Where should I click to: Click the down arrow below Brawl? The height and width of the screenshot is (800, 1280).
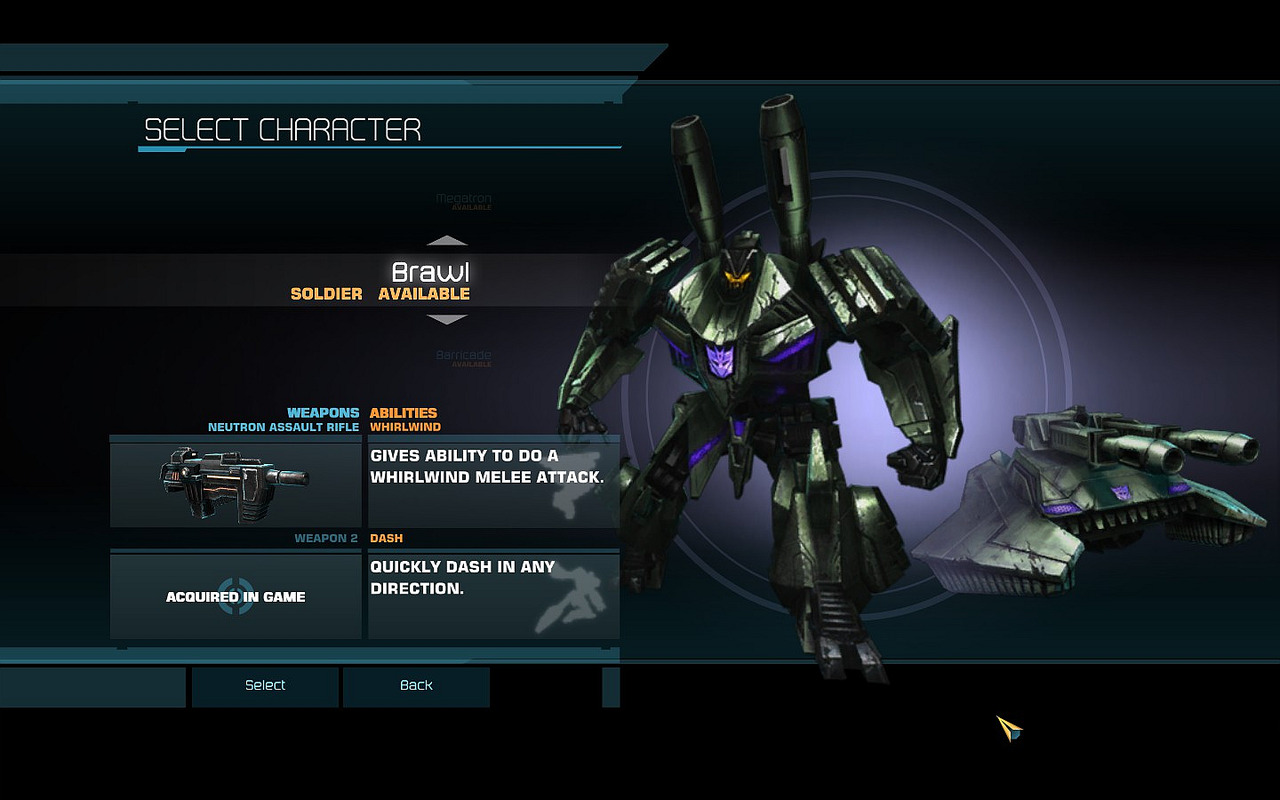[x=447, y=320]
